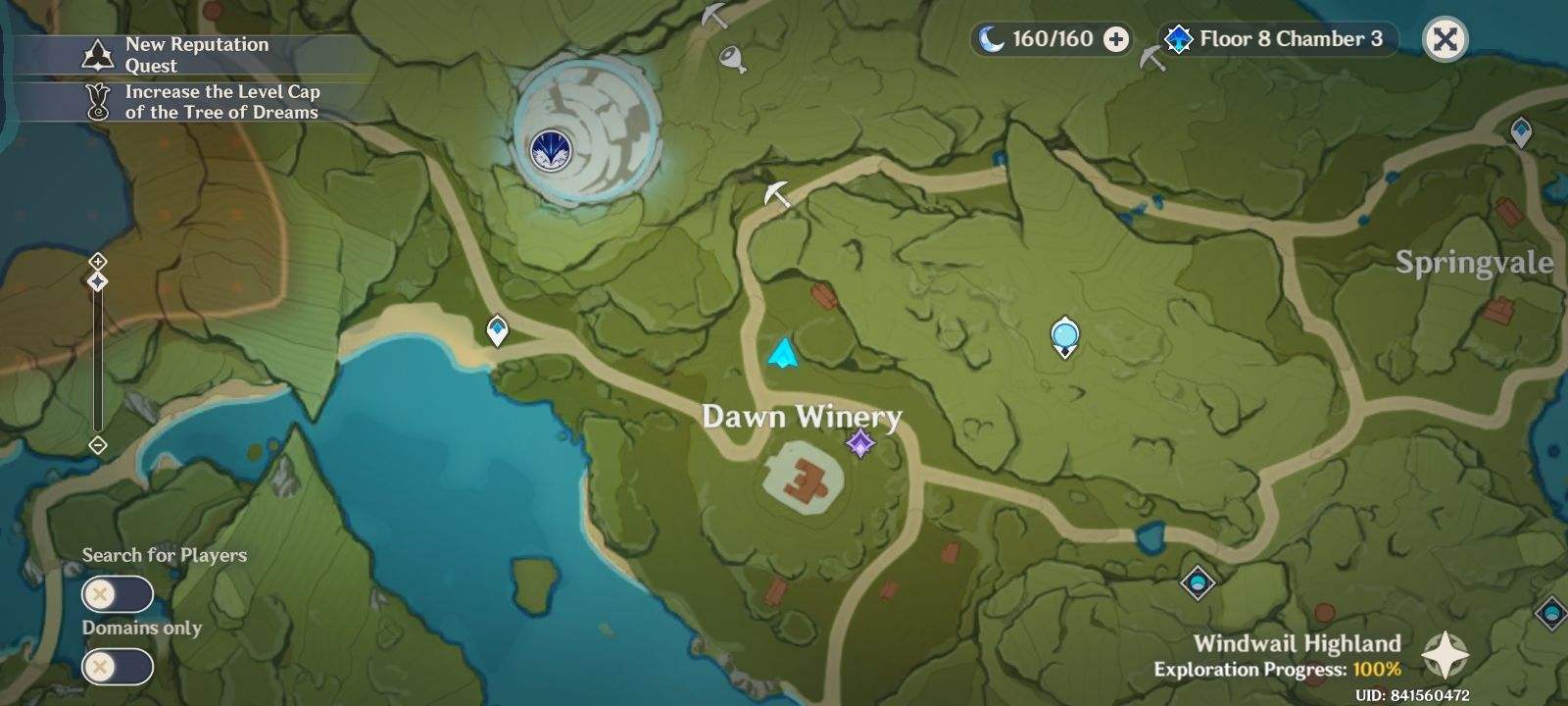Open the domain icon above Windwail Highland

coord(1198,582)
